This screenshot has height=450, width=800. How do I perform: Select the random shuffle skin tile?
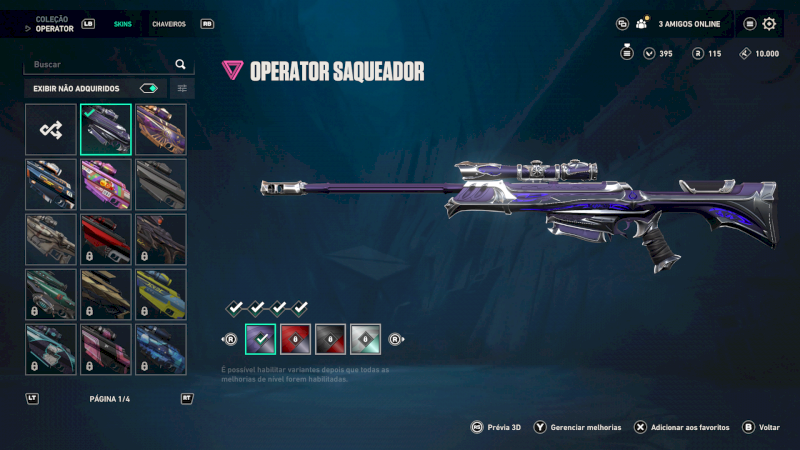(51, 130)
